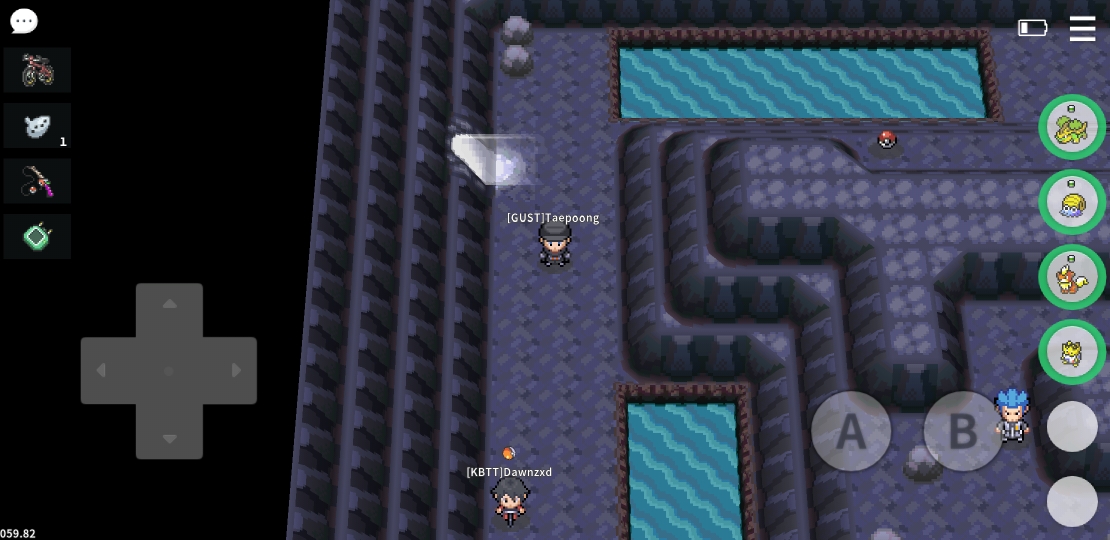Screen dimensions: 1110x540
Task: Tap the D-pad down arrow
Action: (169, 438)
